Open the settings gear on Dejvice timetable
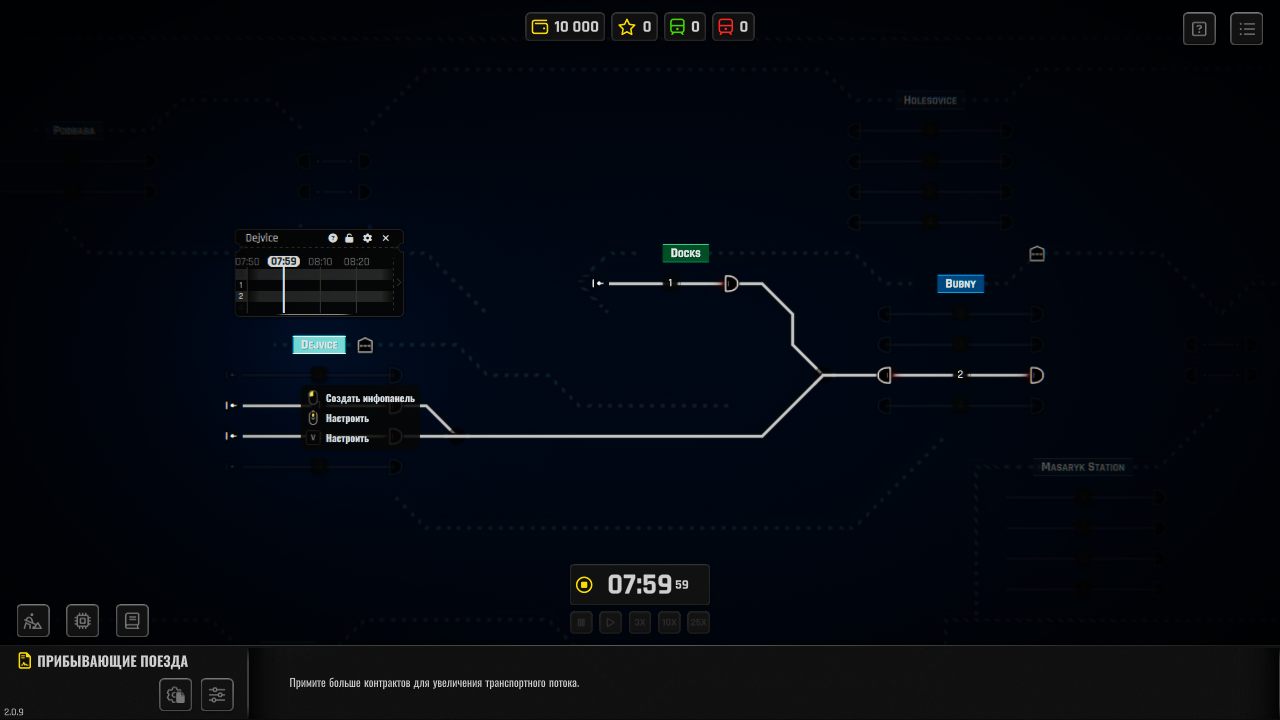The width and height of the screenshot is (1280, 720). click(x=366, y=238)
